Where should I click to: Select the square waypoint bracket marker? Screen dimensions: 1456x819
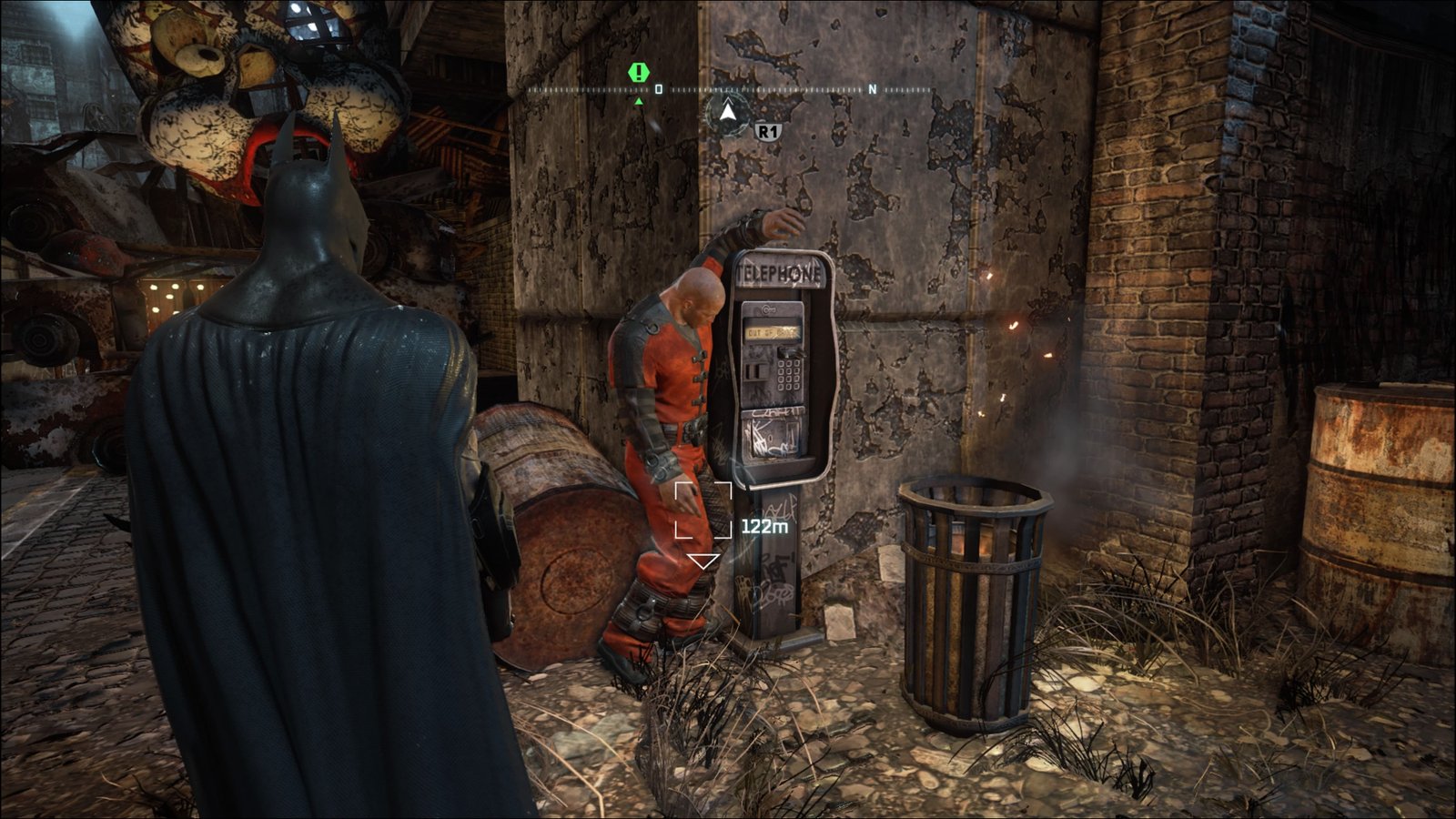coord(703,511)
